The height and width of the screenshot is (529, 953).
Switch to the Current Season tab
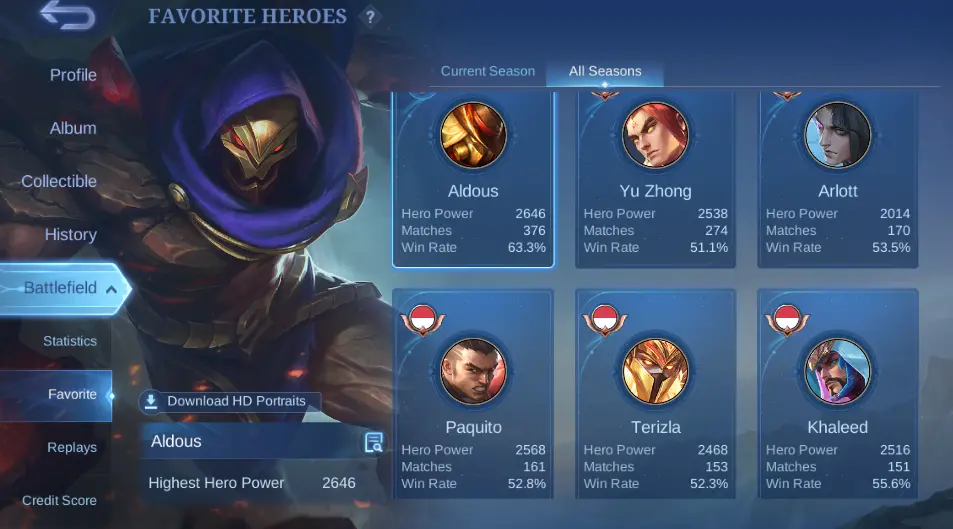(x=488, y=71)
